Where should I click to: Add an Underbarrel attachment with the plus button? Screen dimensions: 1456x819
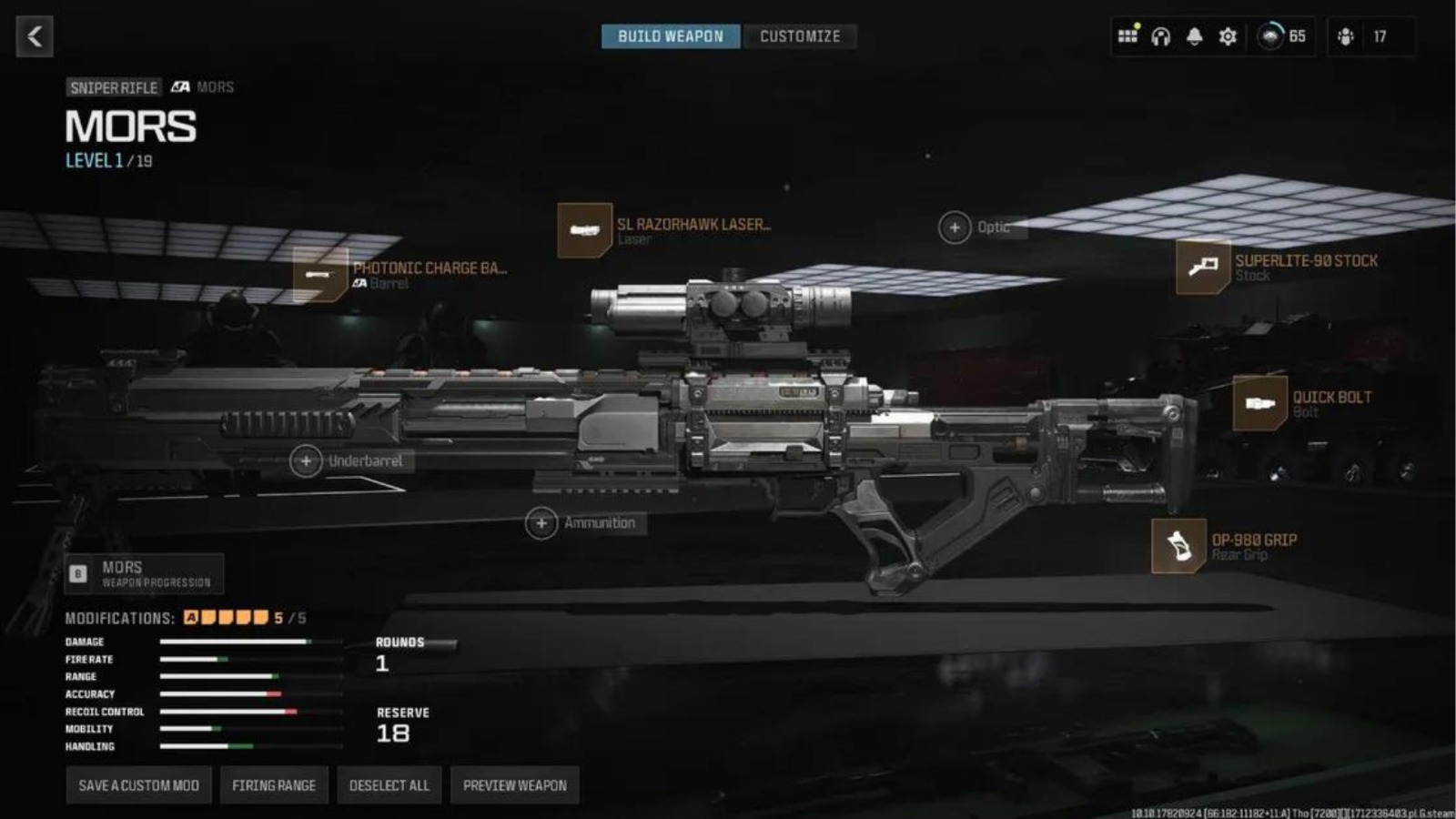point(307,461)
